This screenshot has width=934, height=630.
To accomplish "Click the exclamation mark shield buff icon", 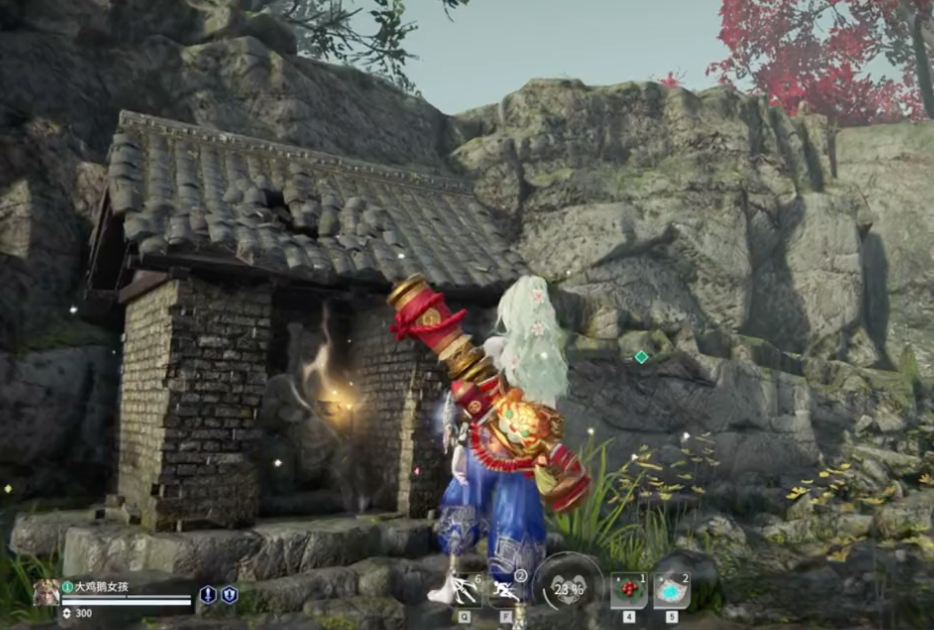I will 208,594.
